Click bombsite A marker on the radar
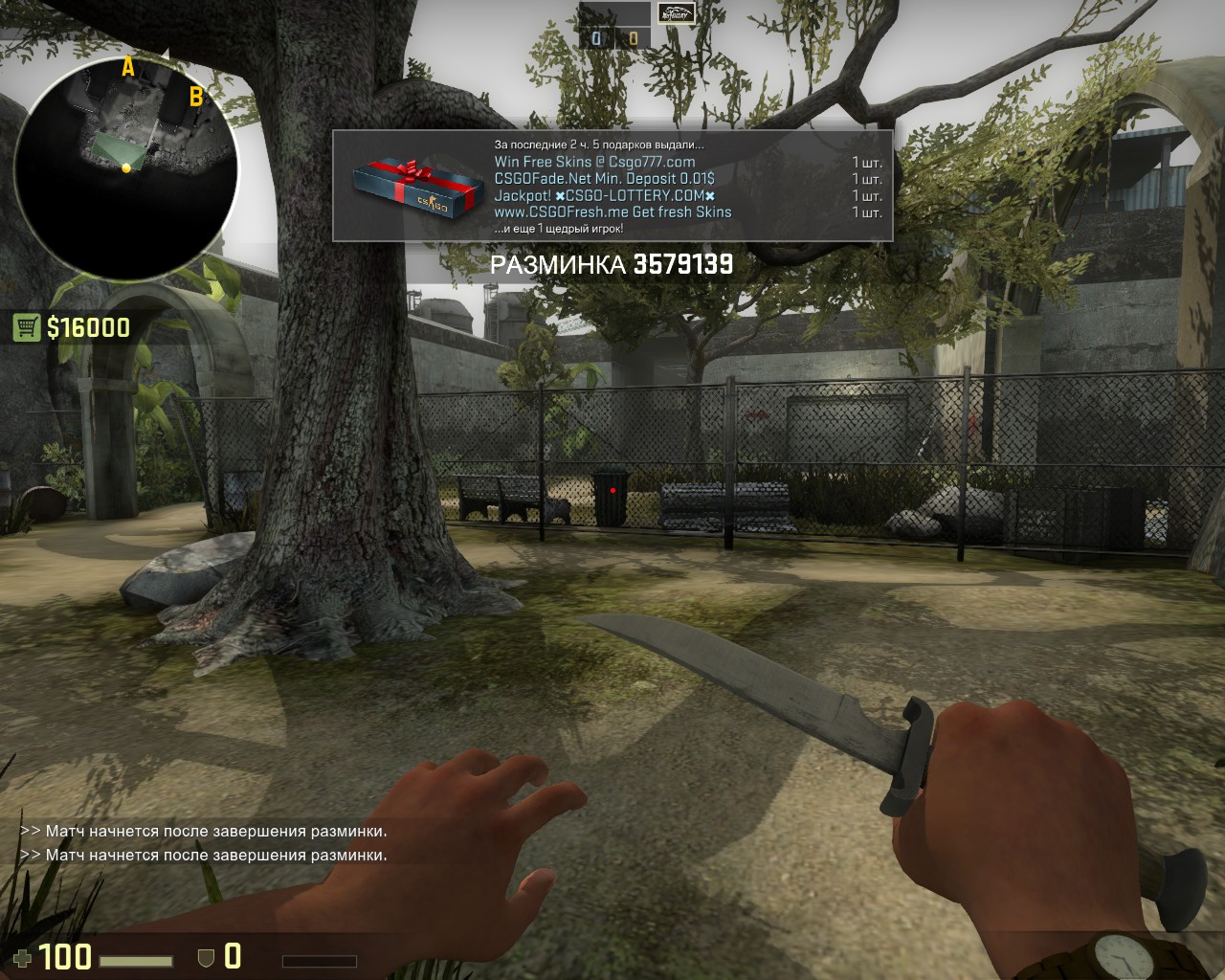This screenshot has height=980, width=1225. (127, 67)
